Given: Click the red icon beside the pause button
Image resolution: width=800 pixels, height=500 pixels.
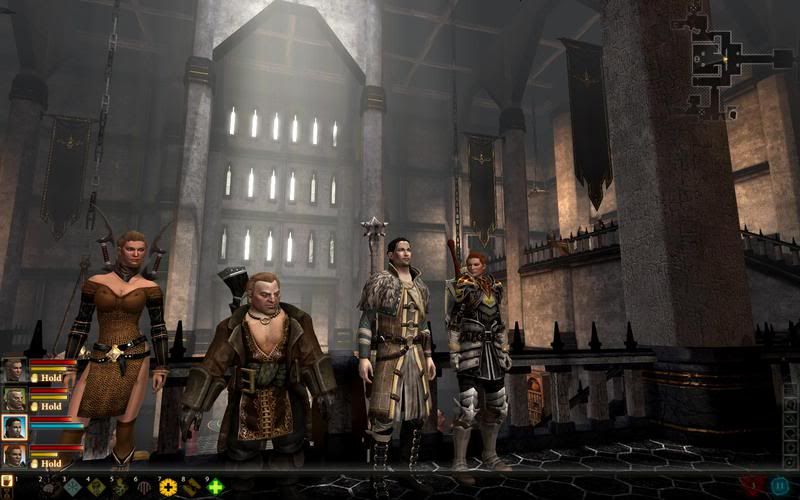Looking at the screenshot, I should (753, 486).
